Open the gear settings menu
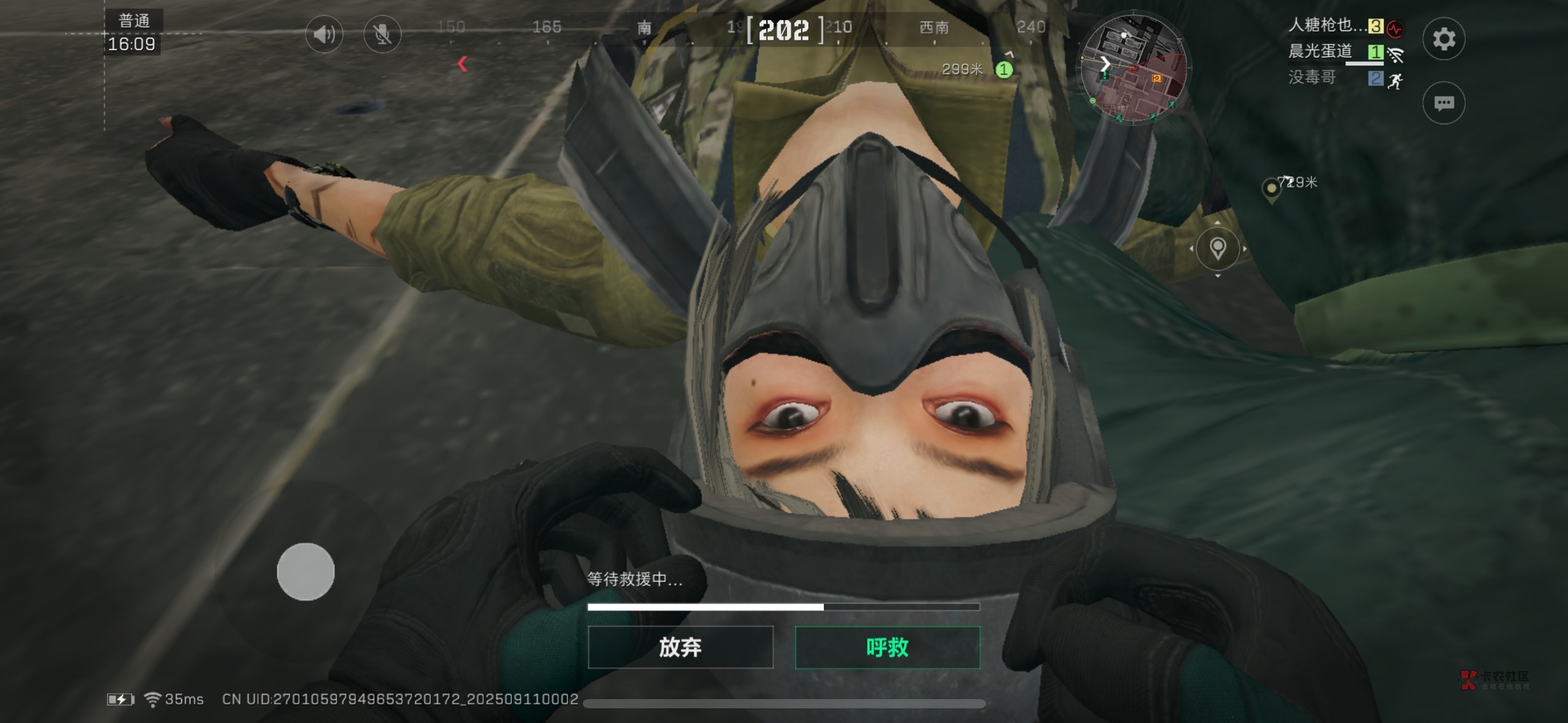The height and width of the screenshot is (723, 1568). [1443, 39]
